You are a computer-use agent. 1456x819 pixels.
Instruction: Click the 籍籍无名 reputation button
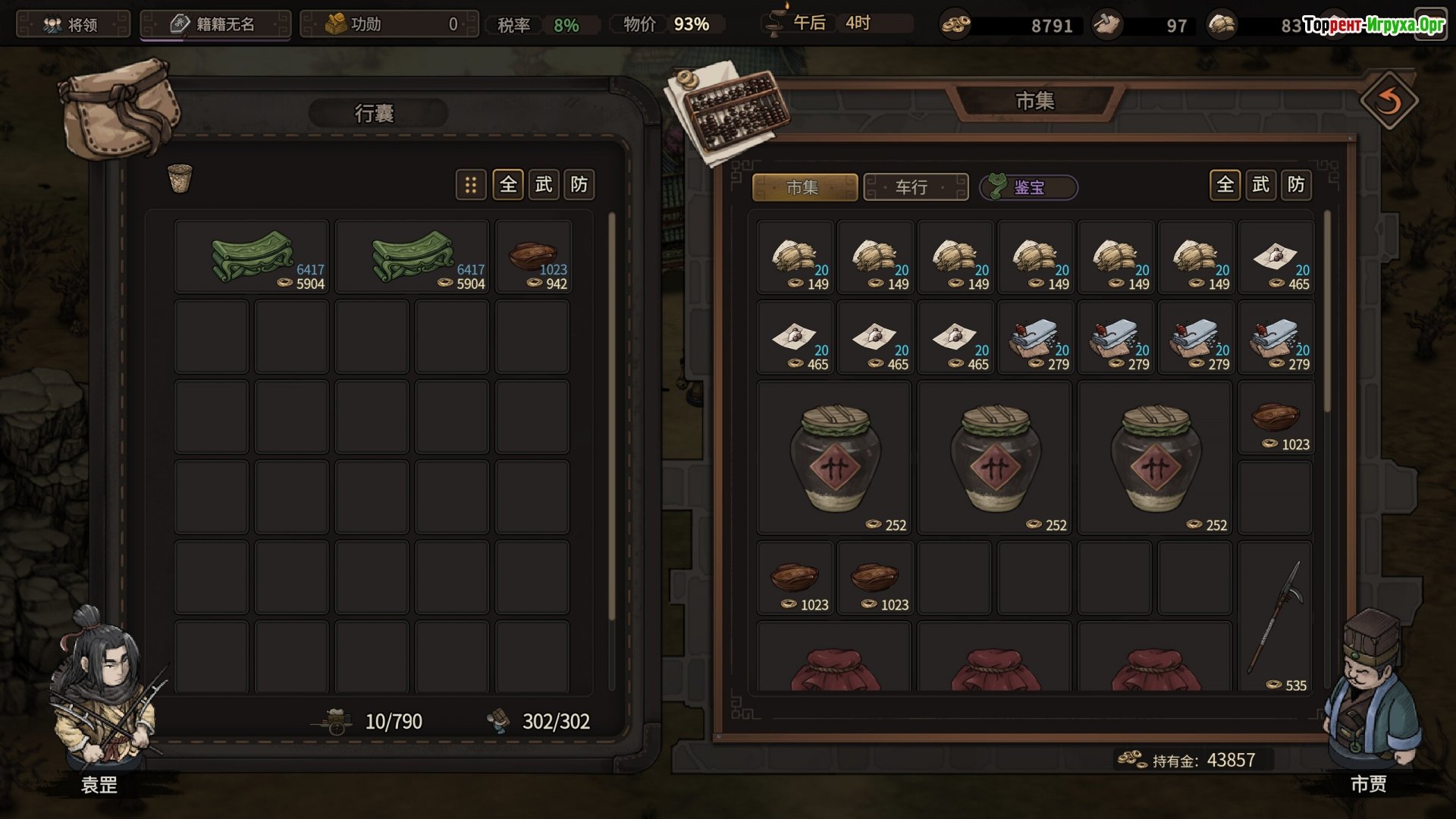215,24
